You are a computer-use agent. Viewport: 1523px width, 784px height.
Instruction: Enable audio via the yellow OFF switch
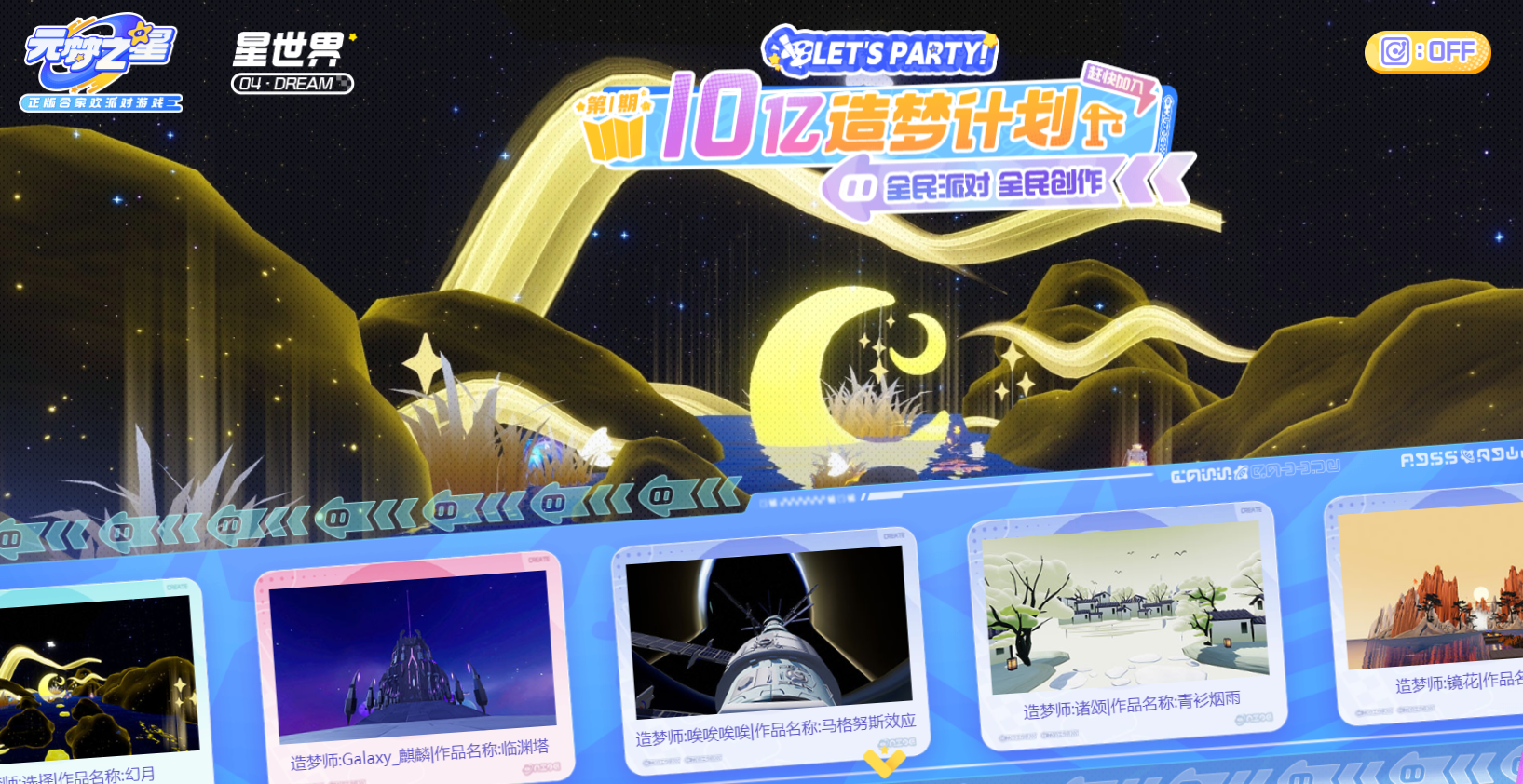(1427, 51)
